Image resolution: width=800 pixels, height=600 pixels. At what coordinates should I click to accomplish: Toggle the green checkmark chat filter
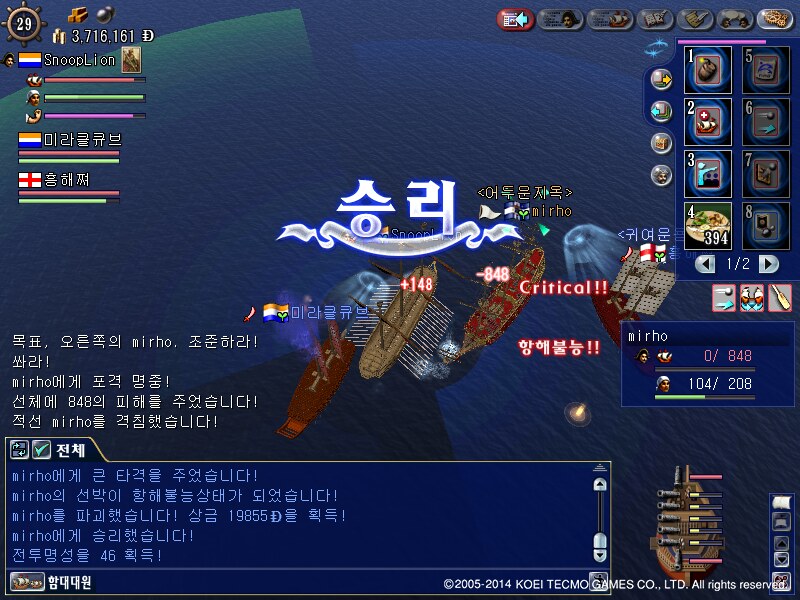42,449
